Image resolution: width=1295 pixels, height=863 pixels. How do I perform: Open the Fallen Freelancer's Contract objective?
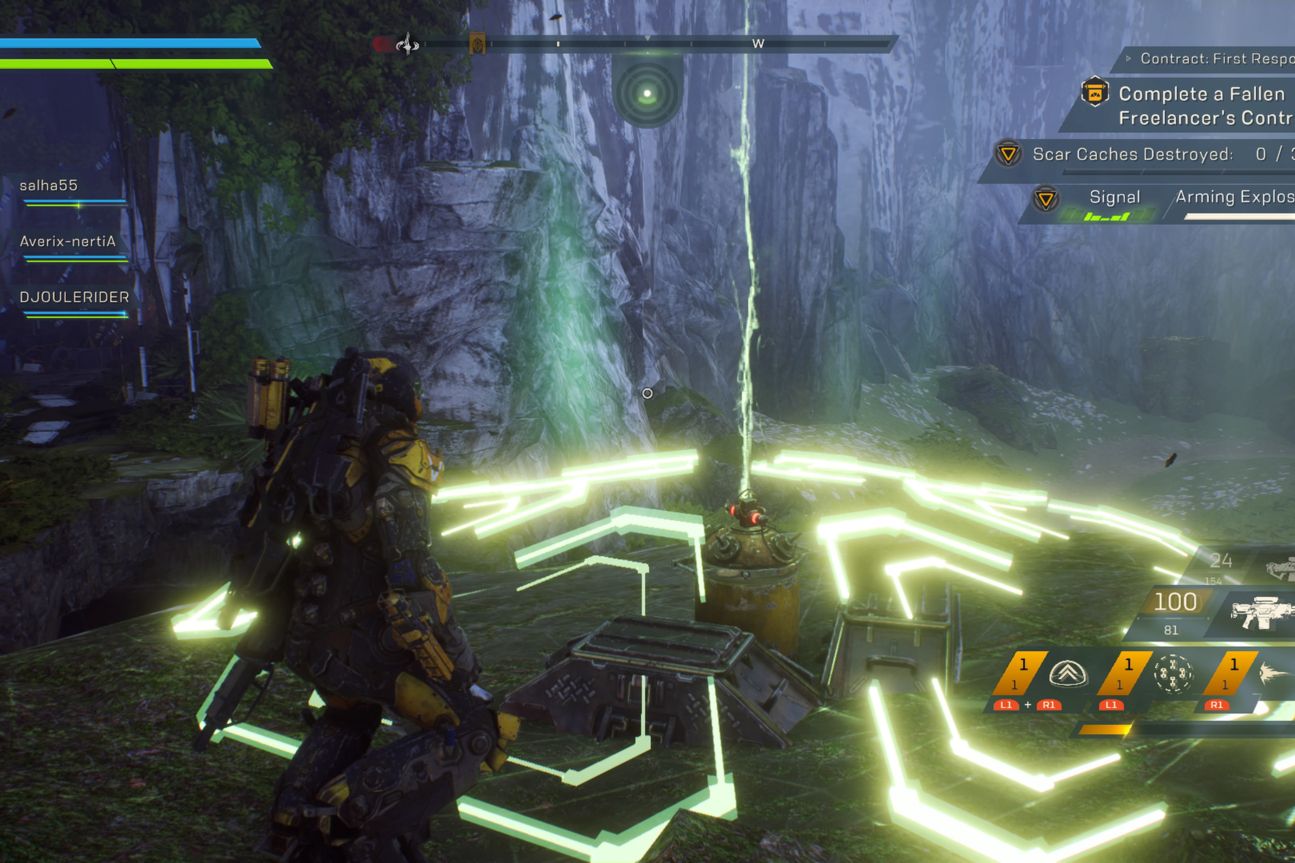tap(1200, 105)
